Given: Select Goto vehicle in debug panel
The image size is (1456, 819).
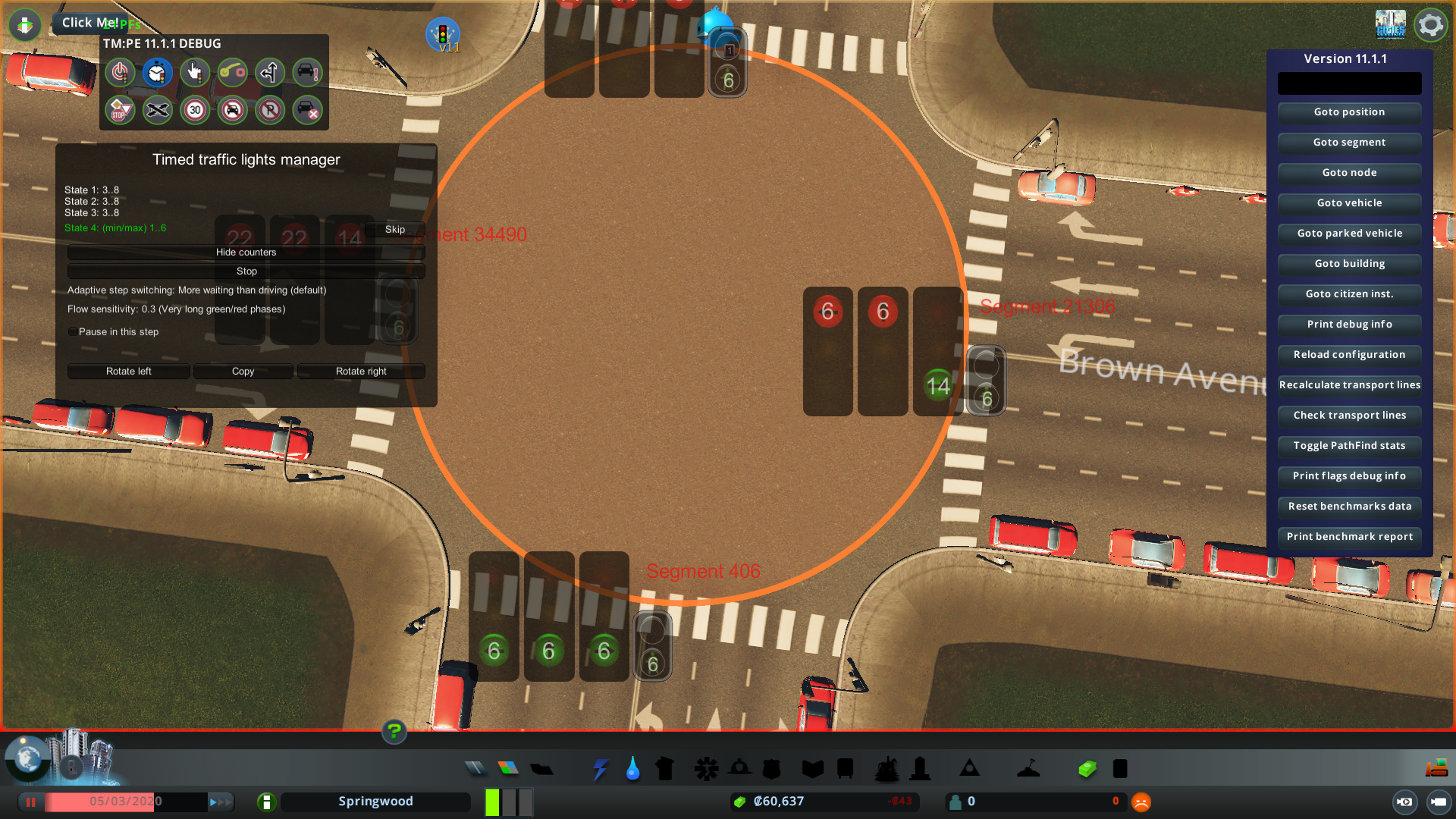Looking at the screenshot, I should click(1349, 203).
